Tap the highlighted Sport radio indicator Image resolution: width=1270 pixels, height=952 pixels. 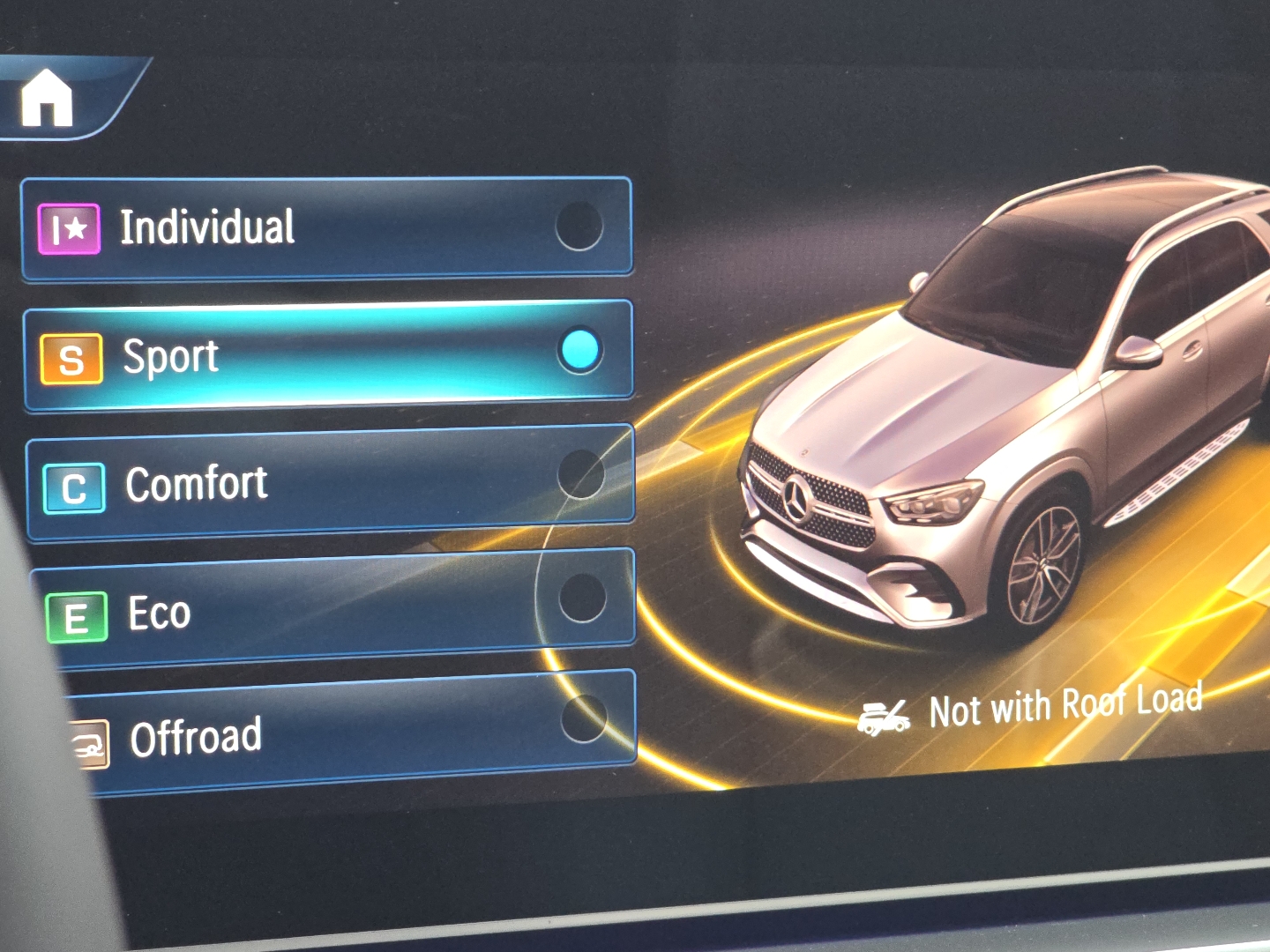[x=579, y=351]
